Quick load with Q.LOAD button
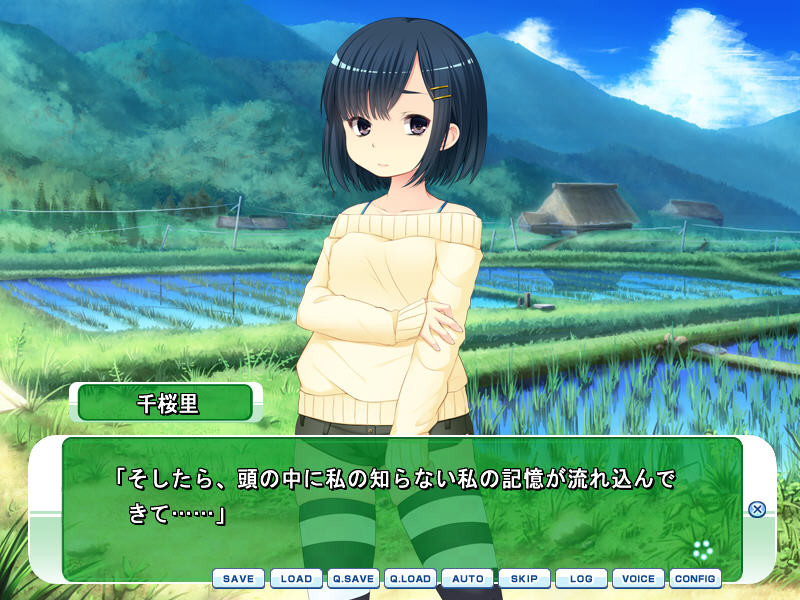800x600 pixels. point(410,578)
